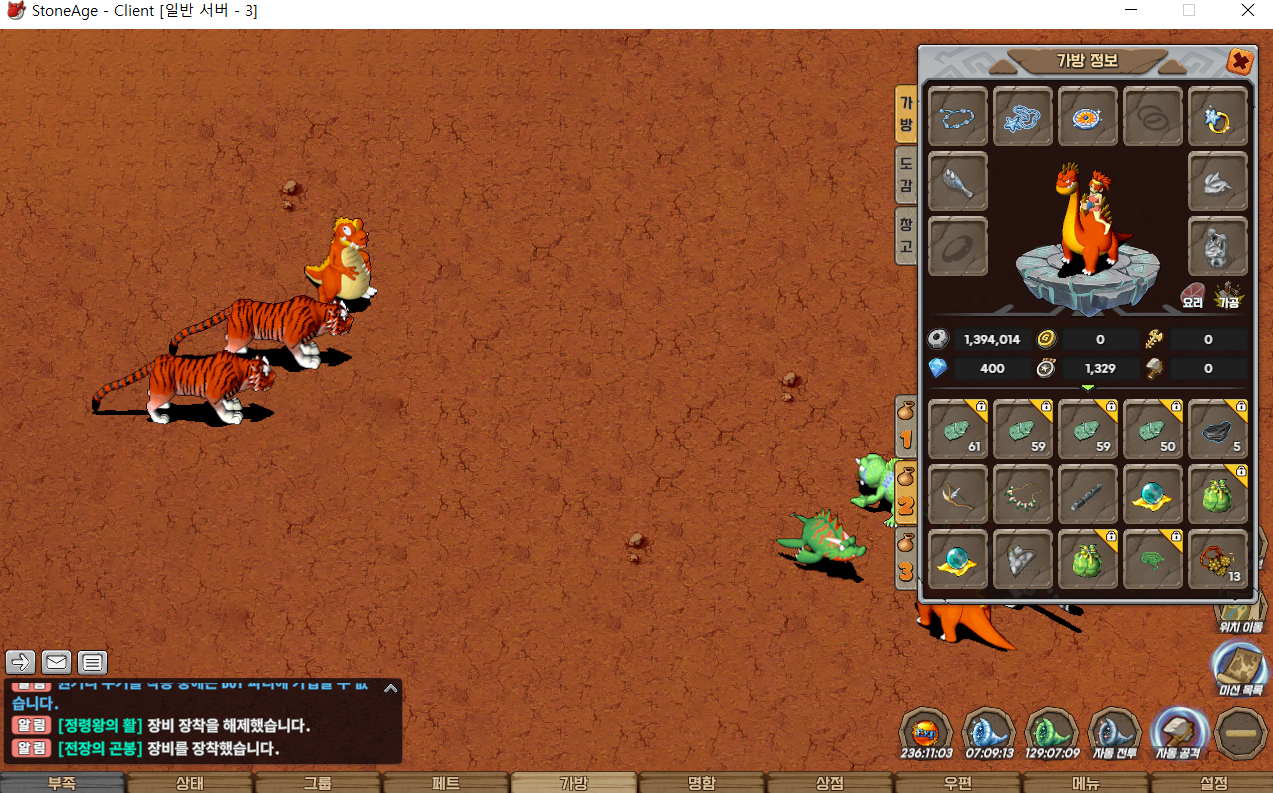Open the 가공 processing button

coord(1228,295)
